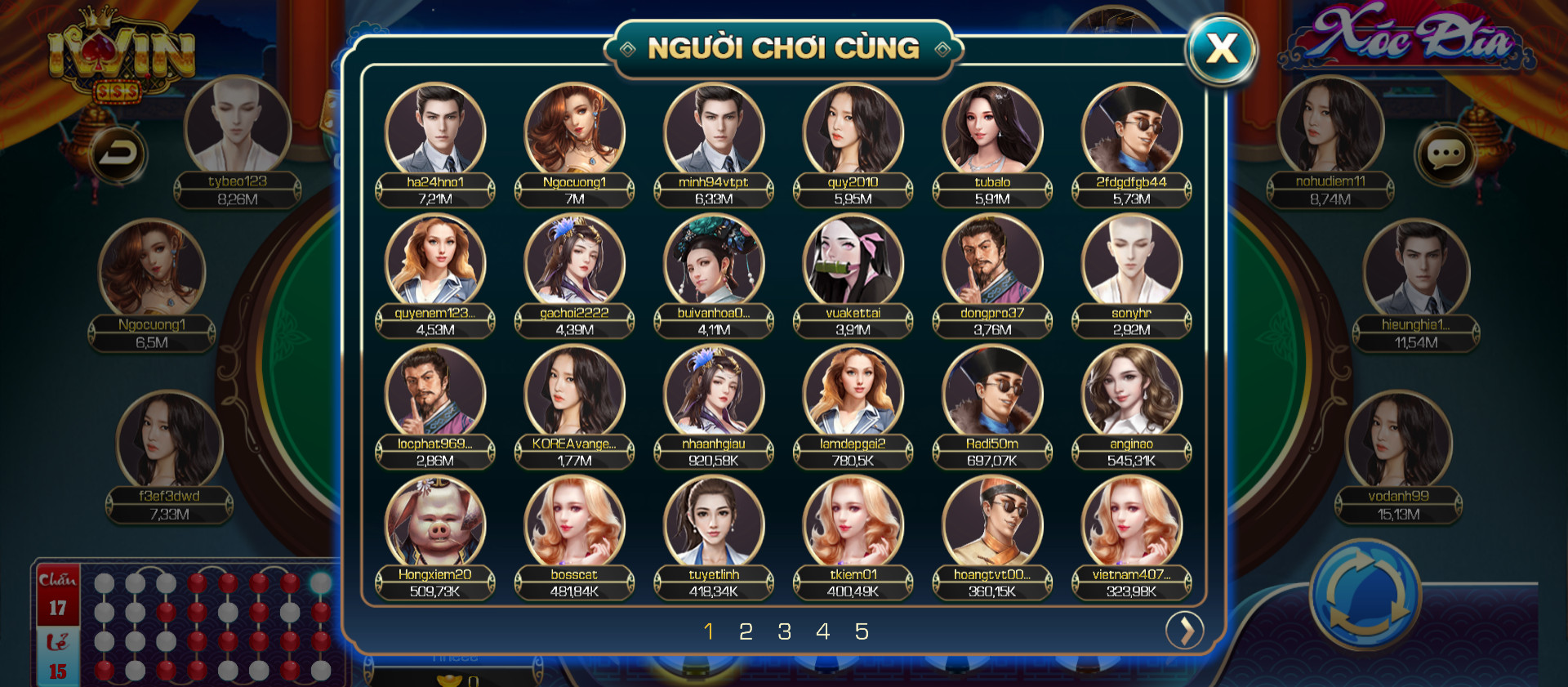This screenshot has height=687, width=1568.
Task: Open the chat bubble icon on the right
Action: coord(1446,152)
